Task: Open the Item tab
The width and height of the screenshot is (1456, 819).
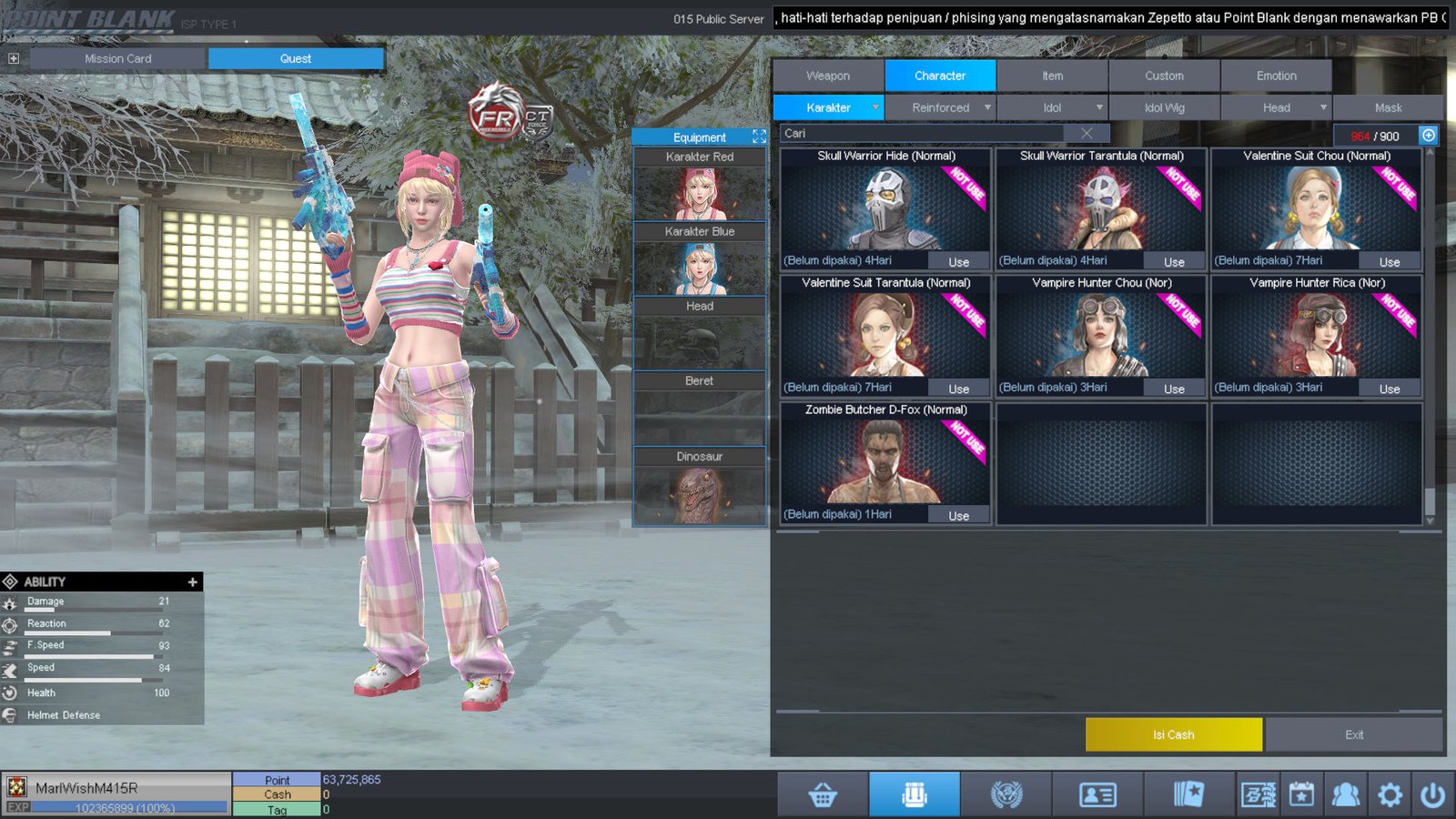Action: coord(1052,76)
